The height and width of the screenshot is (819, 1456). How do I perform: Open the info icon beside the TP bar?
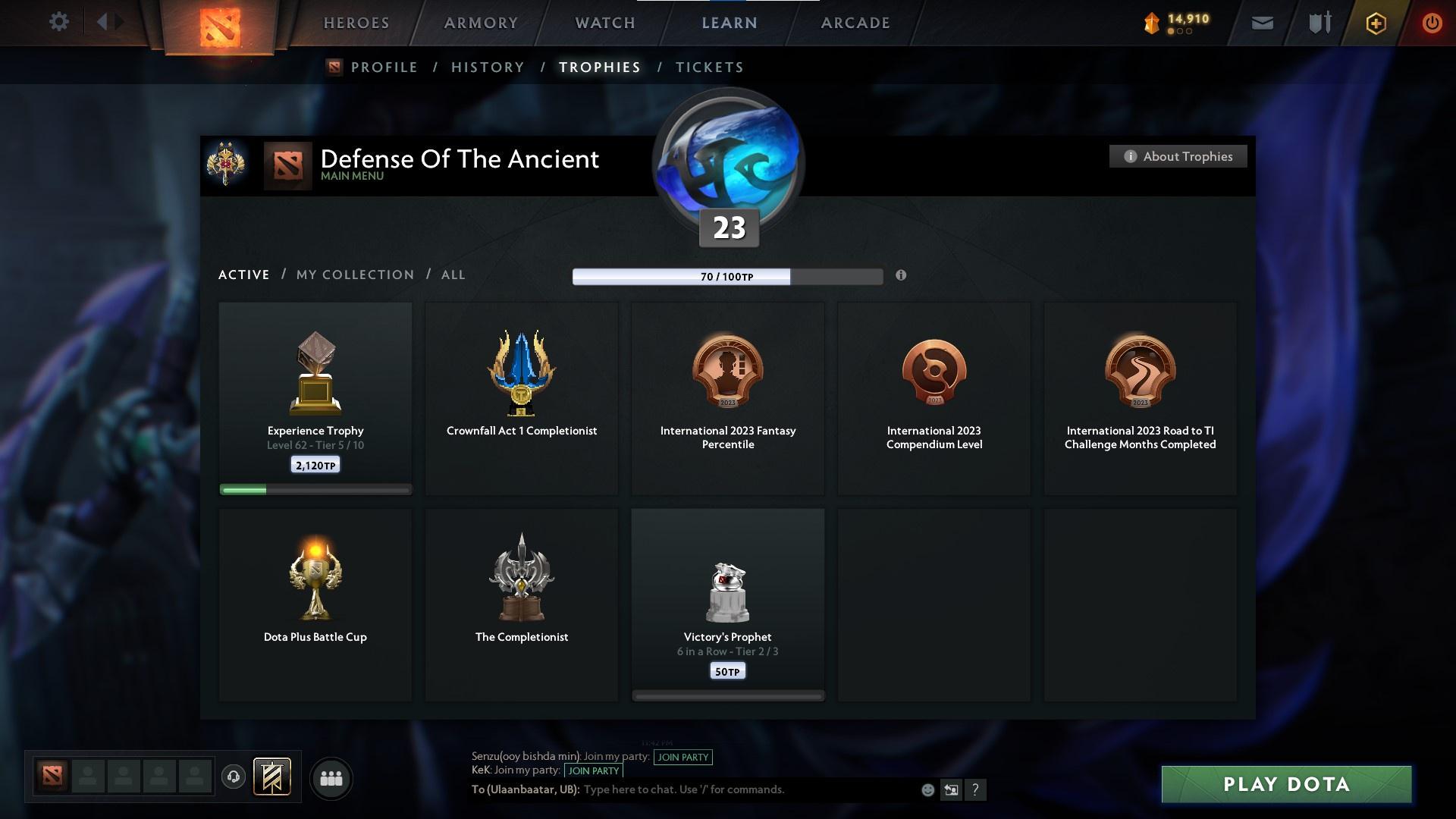click(x=901, y=276)
